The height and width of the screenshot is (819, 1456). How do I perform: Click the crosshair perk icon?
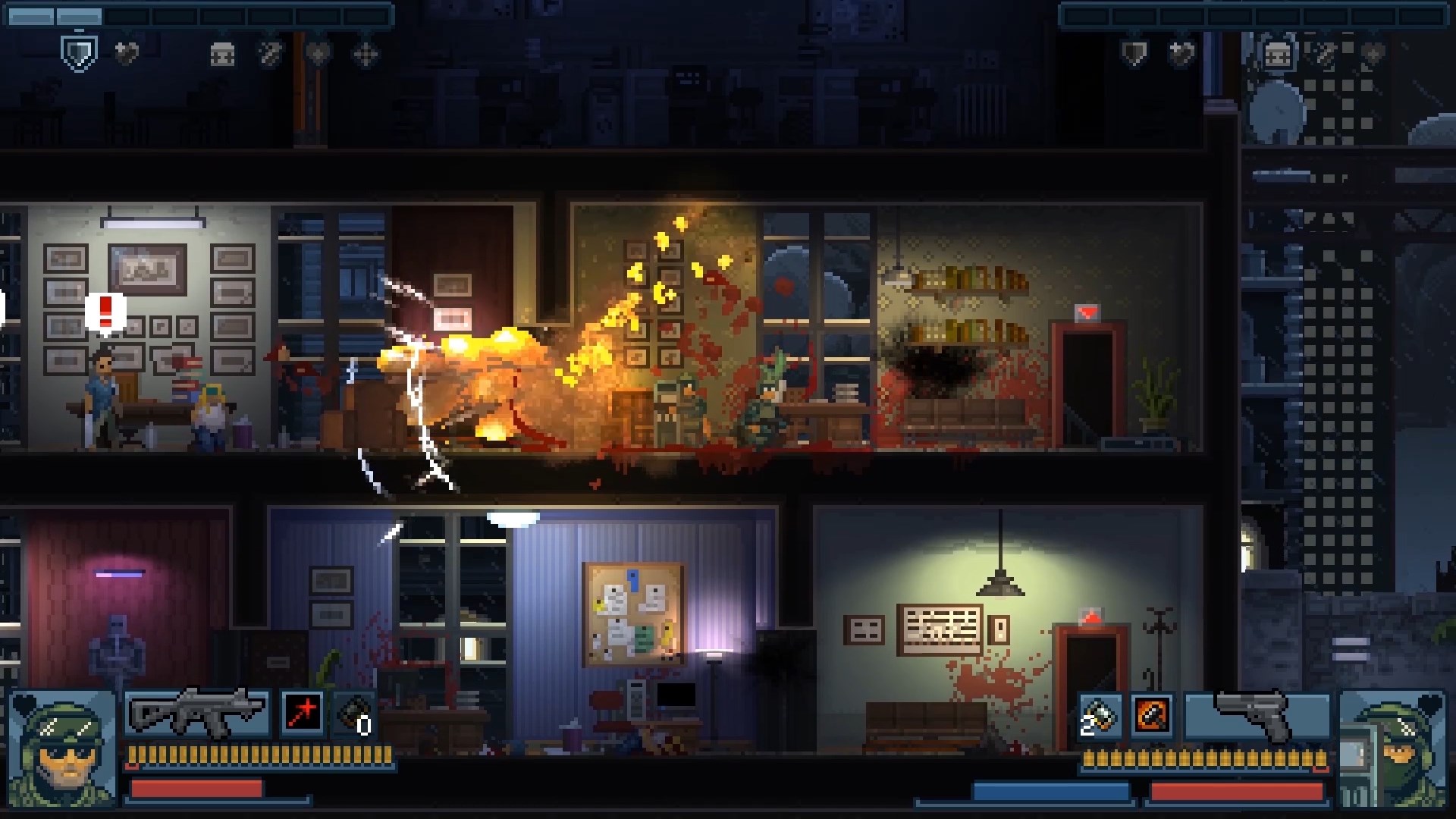point(367,53)
